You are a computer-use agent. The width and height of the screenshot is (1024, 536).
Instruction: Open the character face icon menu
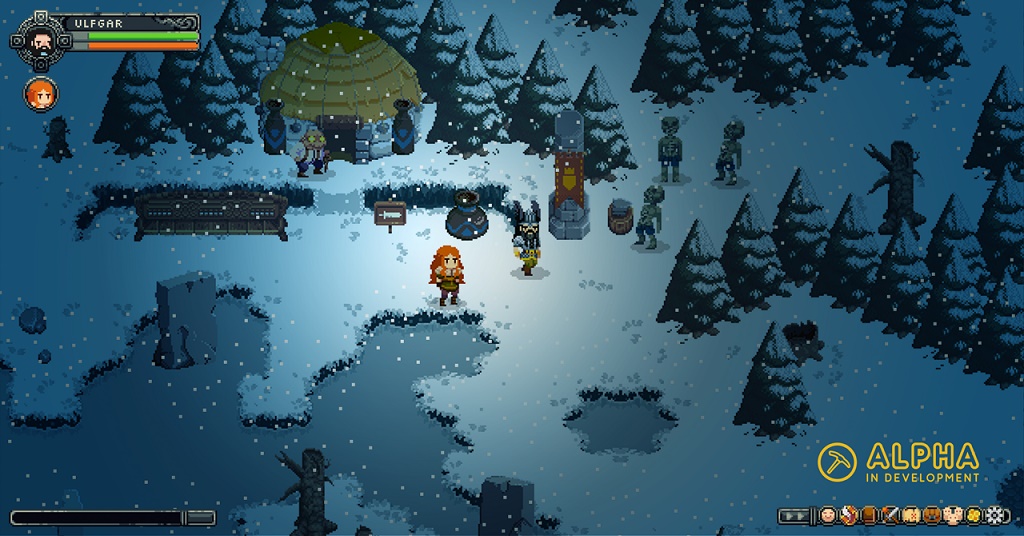coord(828,516)
